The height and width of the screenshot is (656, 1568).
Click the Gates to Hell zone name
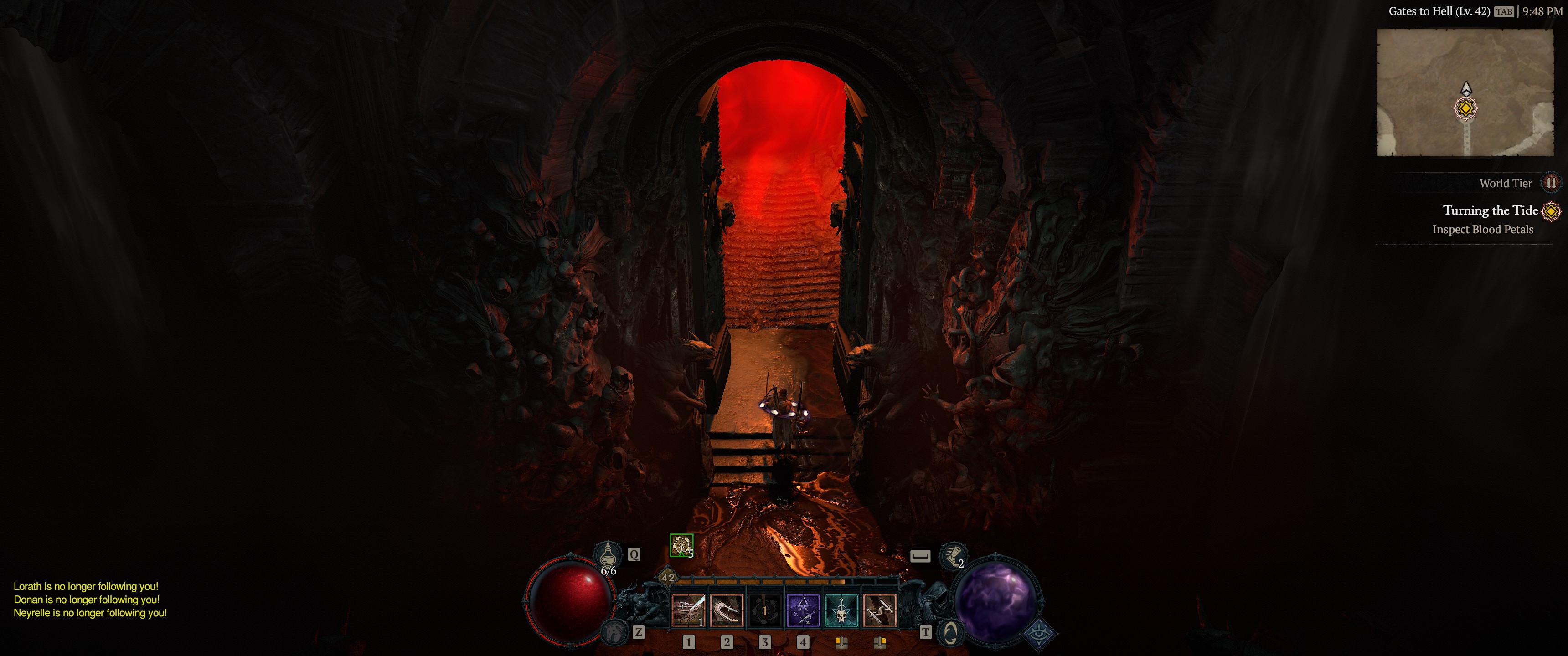[x=1439, y=11]
